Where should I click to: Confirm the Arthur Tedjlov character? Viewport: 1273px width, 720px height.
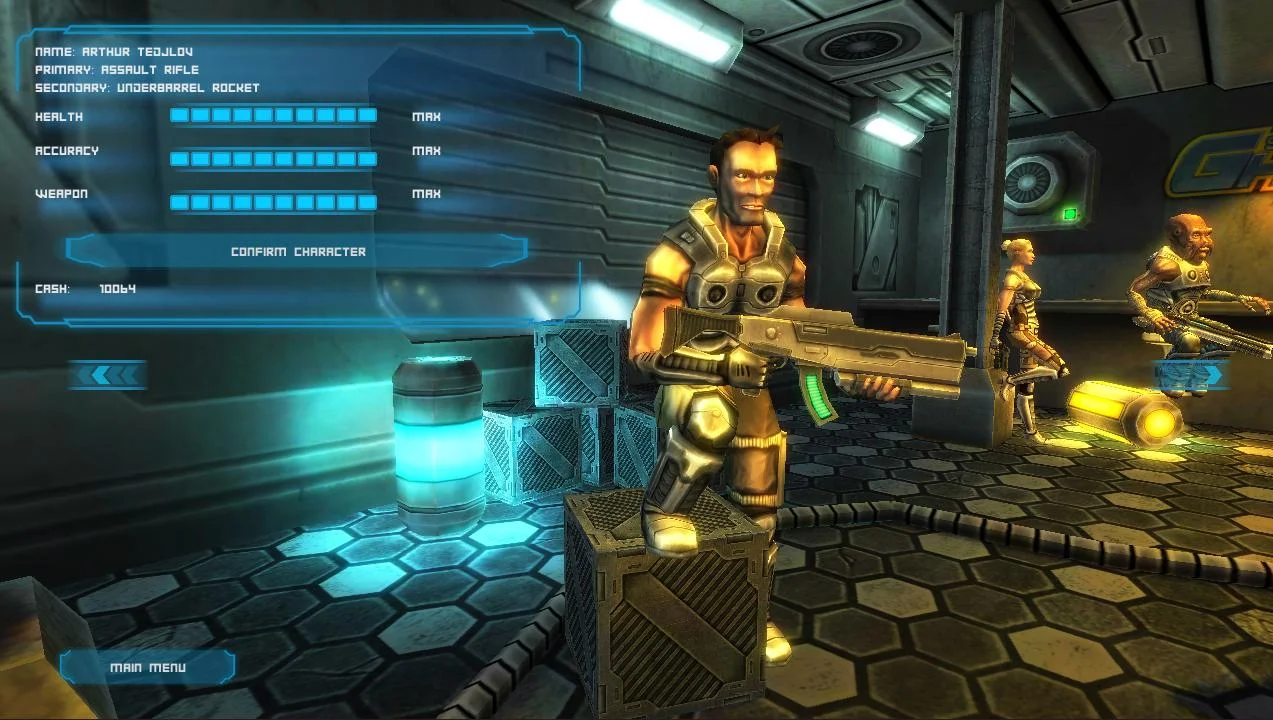(x=297, y=251)
